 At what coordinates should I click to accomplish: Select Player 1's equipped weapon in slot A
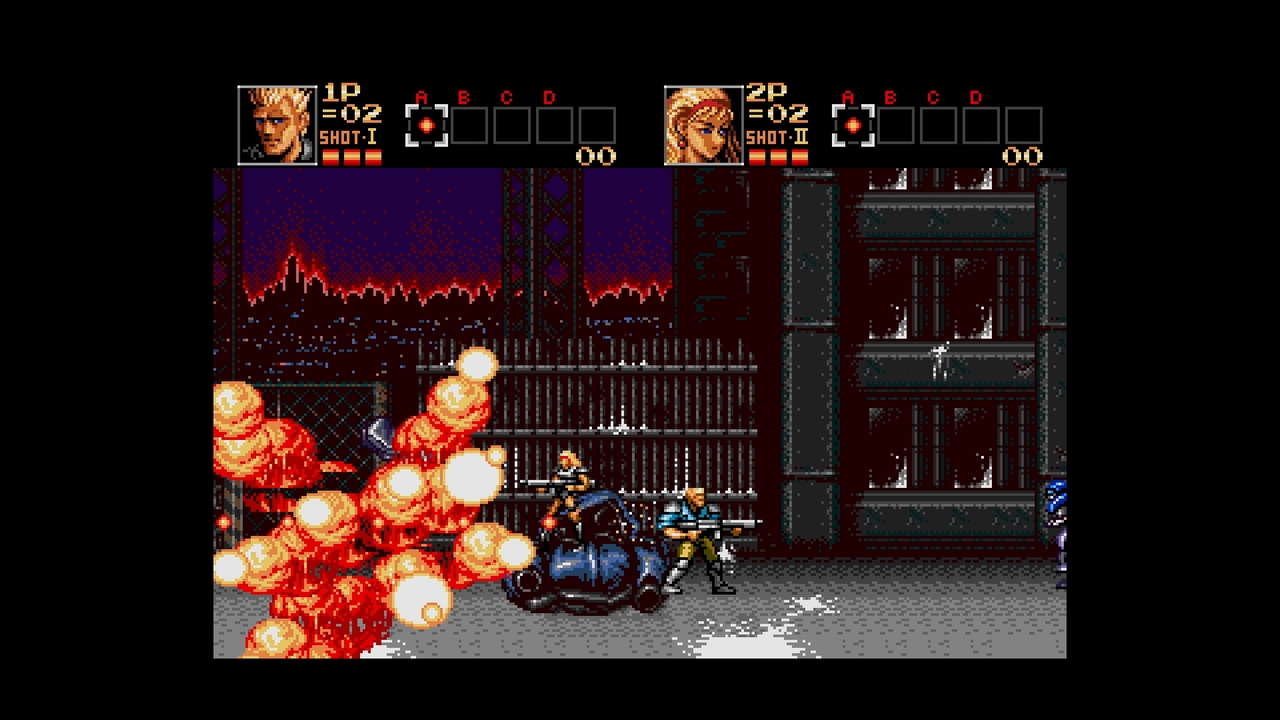[x=428, y=124]
